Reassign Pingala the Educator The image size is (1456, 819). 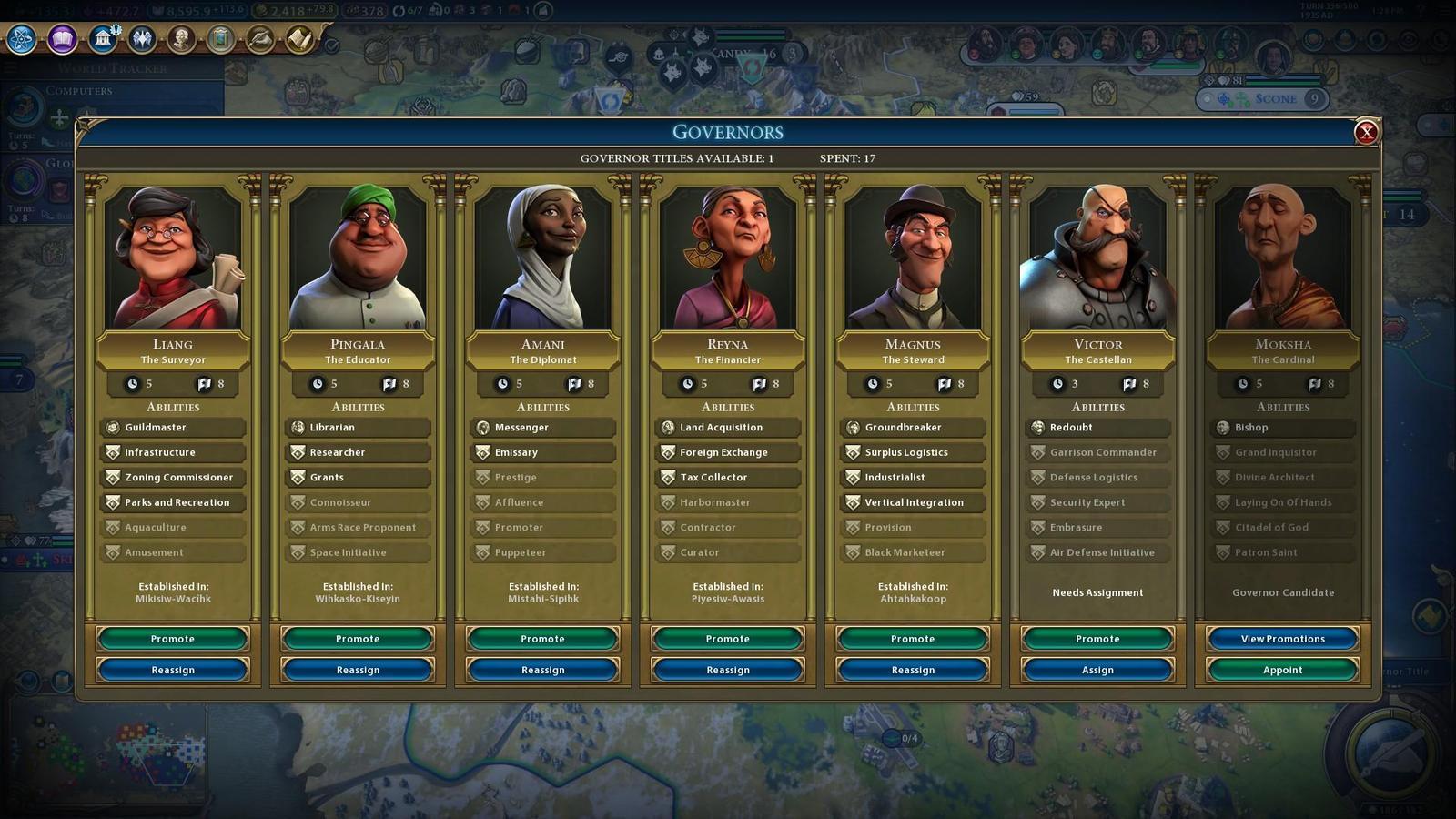[x=358, y=670]
